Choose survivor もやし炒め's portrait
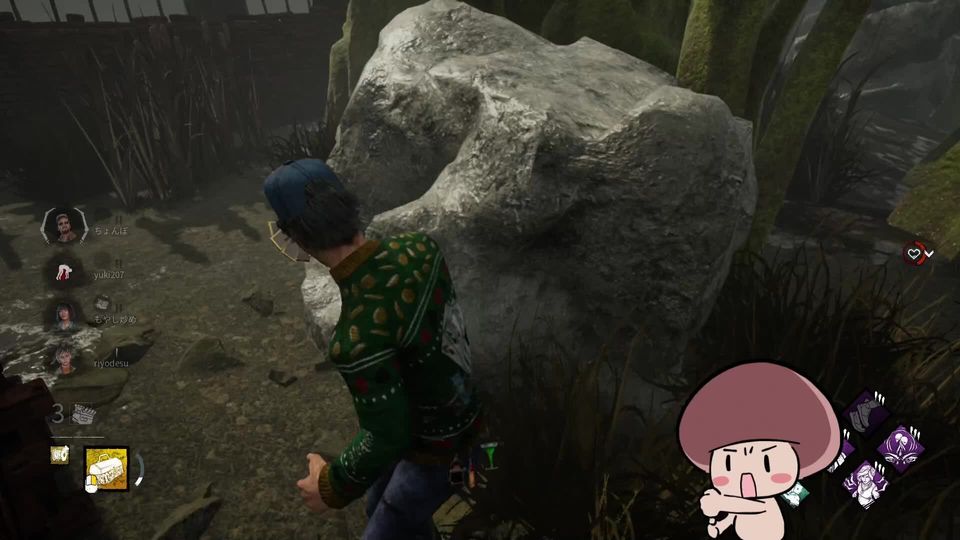The width and height of the screenshot is (960, 540). (63, 313)
